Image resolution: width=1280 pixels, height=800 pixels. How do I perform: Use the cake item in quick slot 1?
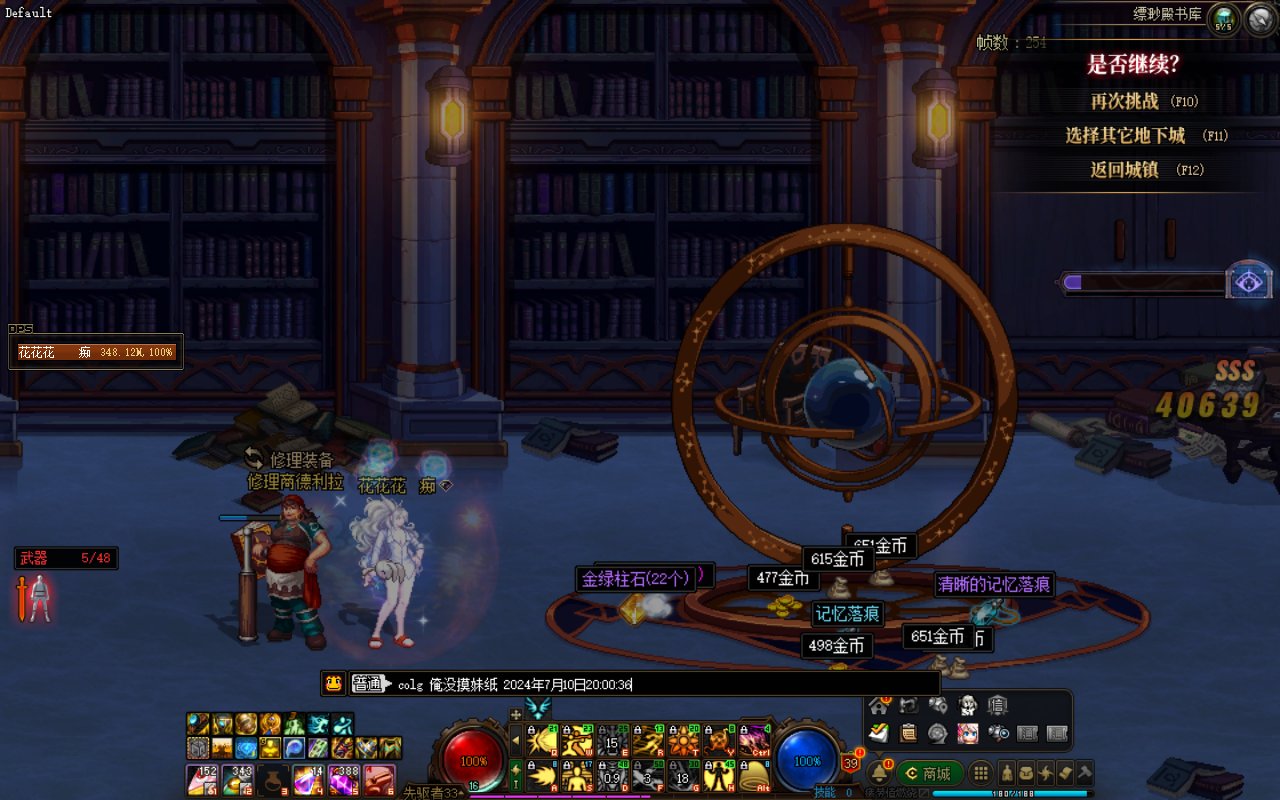tap(203, 778)
